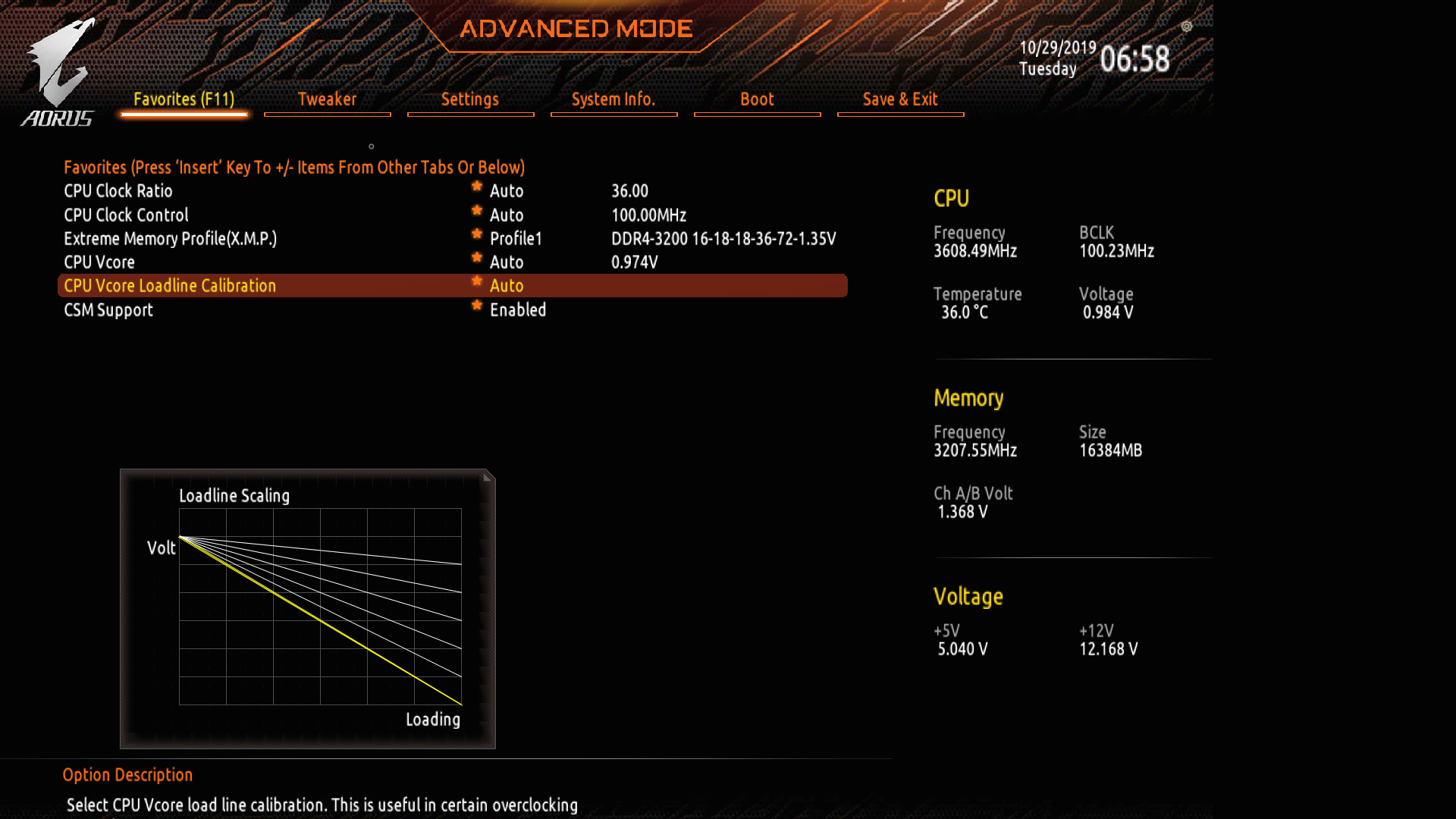Screen dimensions: 1456x819
Task: Click the favorite star beside CPU Vcore
Action: pyautogui.click(x=476, y=258)
